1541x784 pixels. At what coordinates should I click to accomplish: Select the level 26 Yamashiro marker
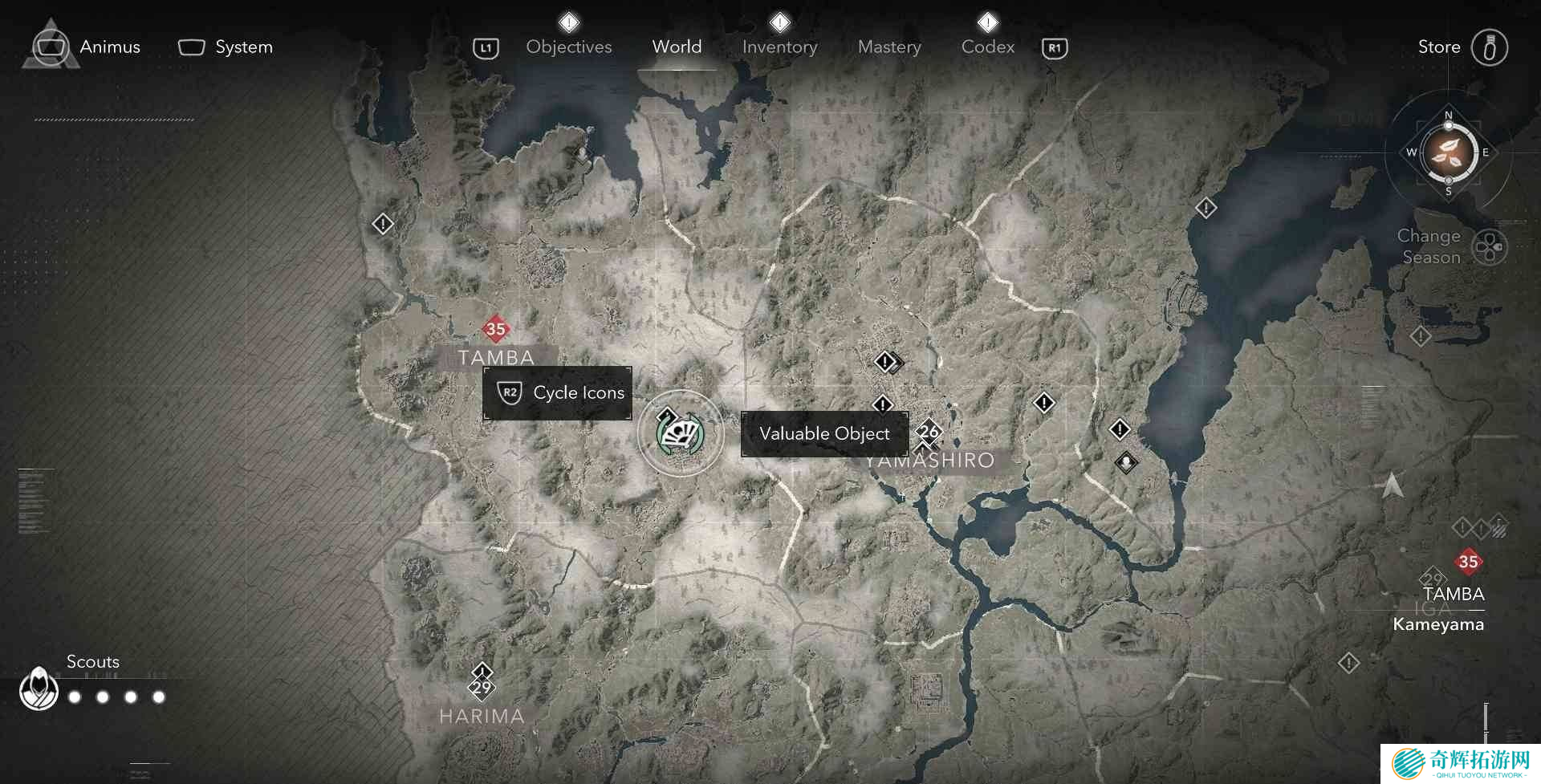tap(929, 432)
